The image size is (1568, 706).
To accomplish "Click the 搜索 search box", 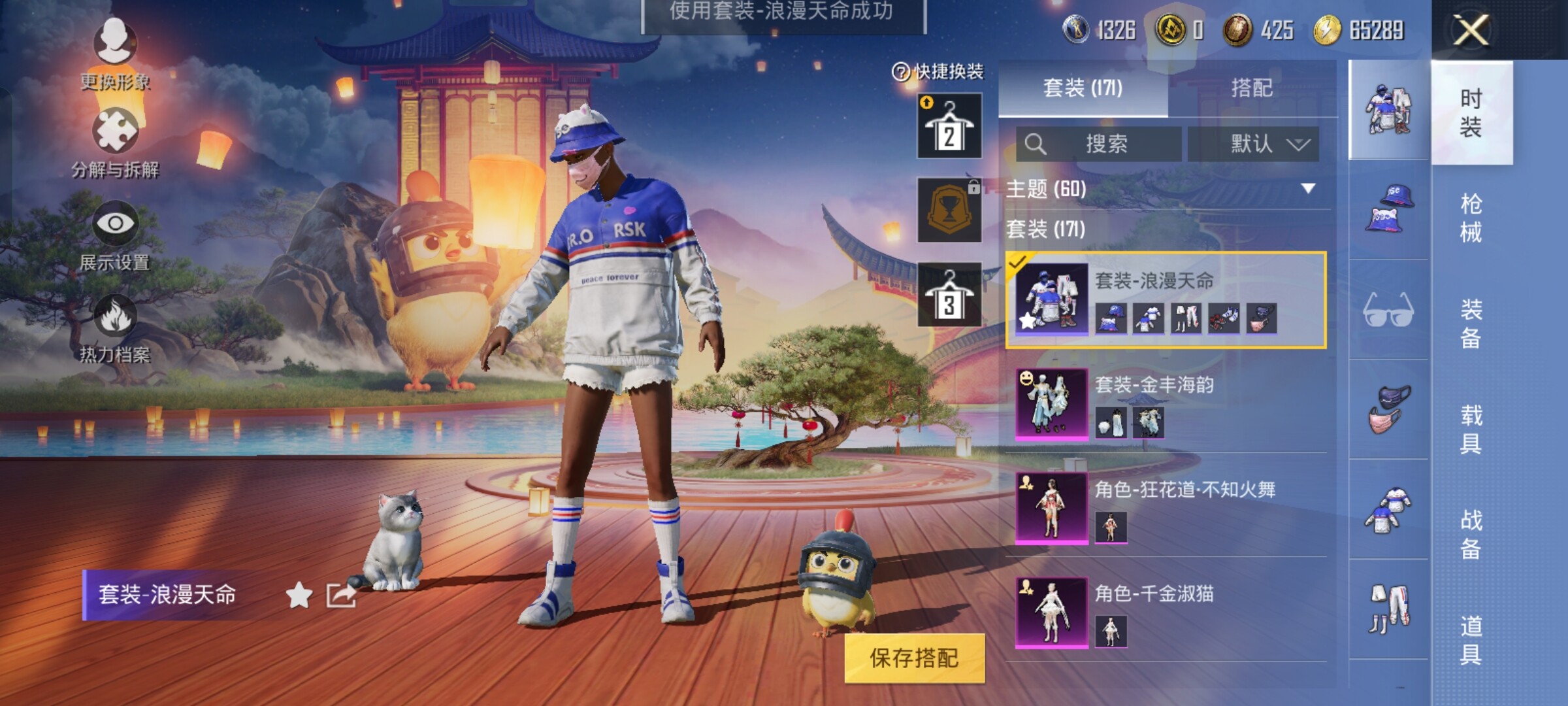I will point(1099,144).
